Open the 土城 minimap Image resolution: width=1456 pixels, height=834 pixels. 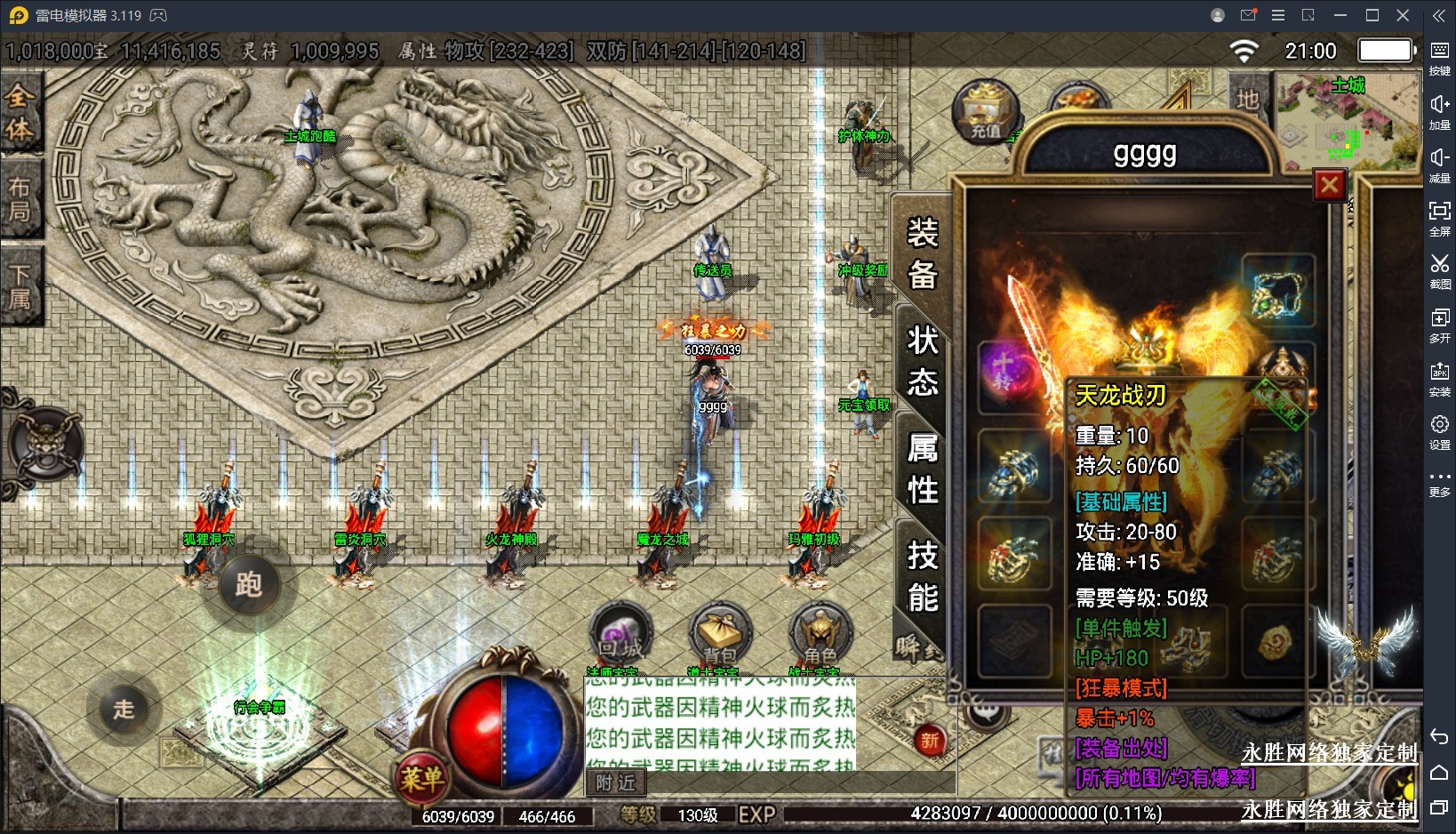(1348, 122)
